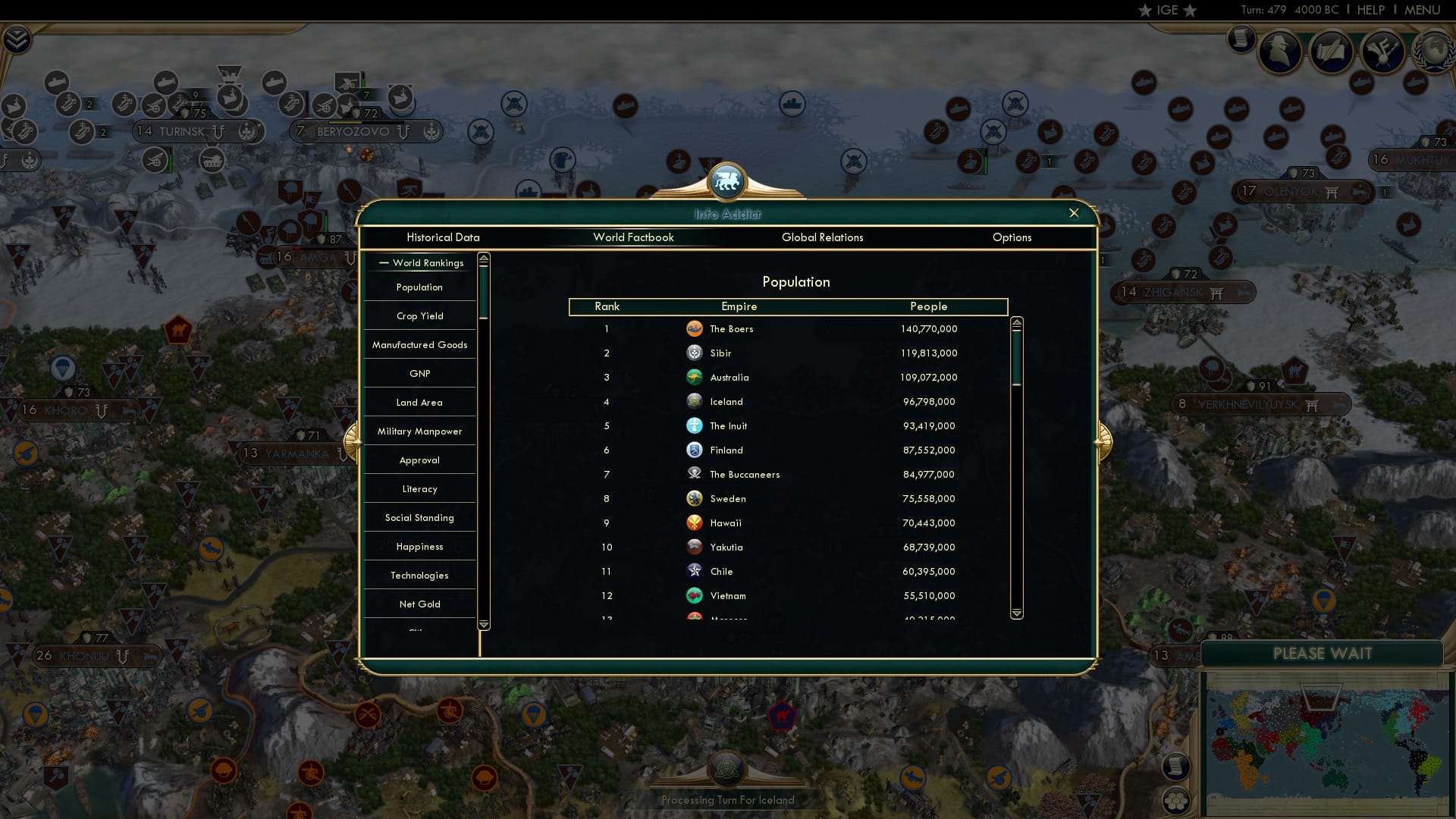This screenshot has height=819, width=1456.
Task: Open the Social Policies scroll icon
Action: 1331,50
